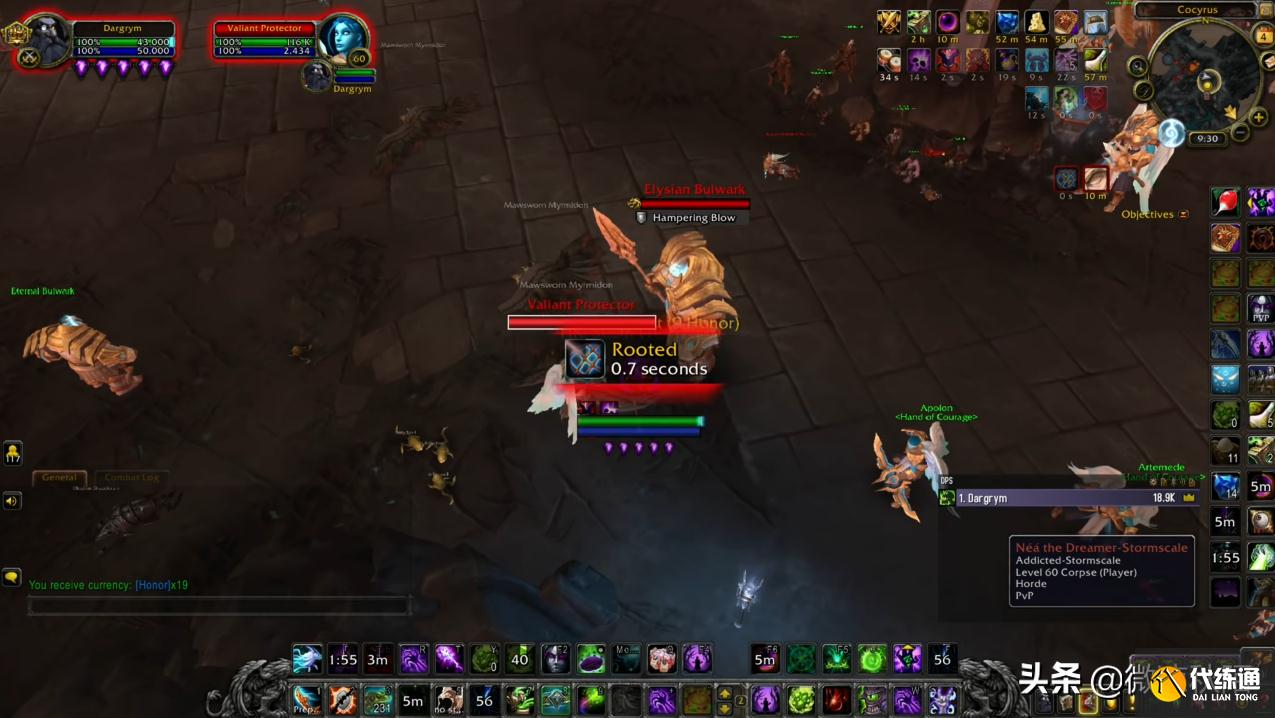
Task: Open the 9:30 clock display
Action: [x=1207, y=138]
